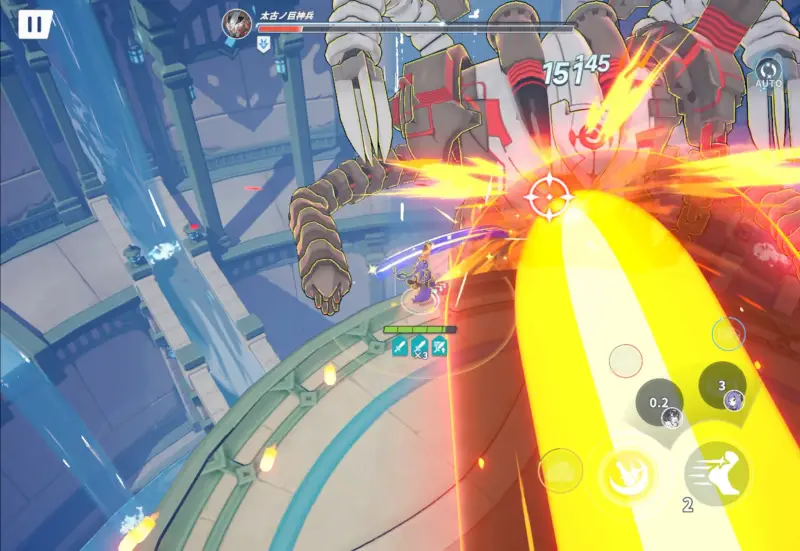The image size is (800, 551).
Task: Tap the boss portrait icon
Action: (x=238, y=21)
